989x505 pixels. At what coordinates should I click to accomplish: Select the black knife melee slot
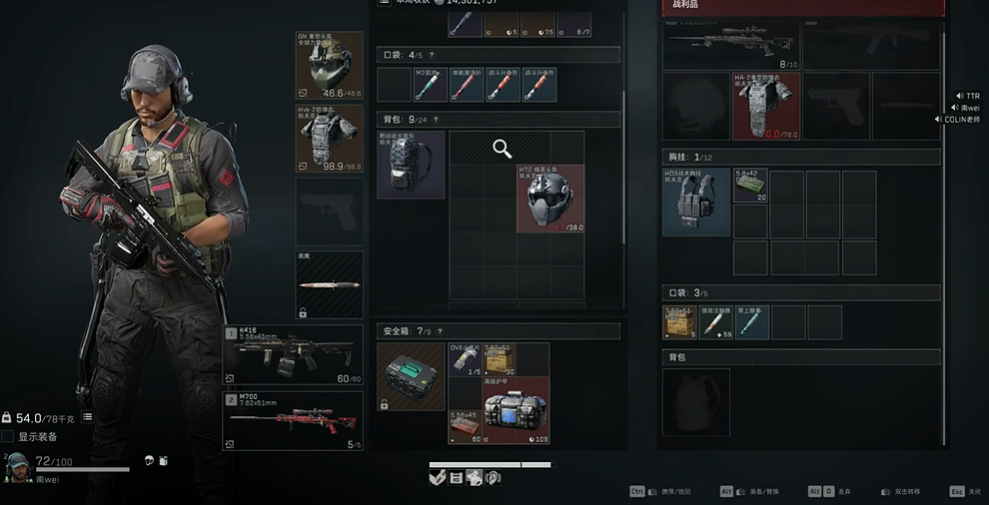329,285
